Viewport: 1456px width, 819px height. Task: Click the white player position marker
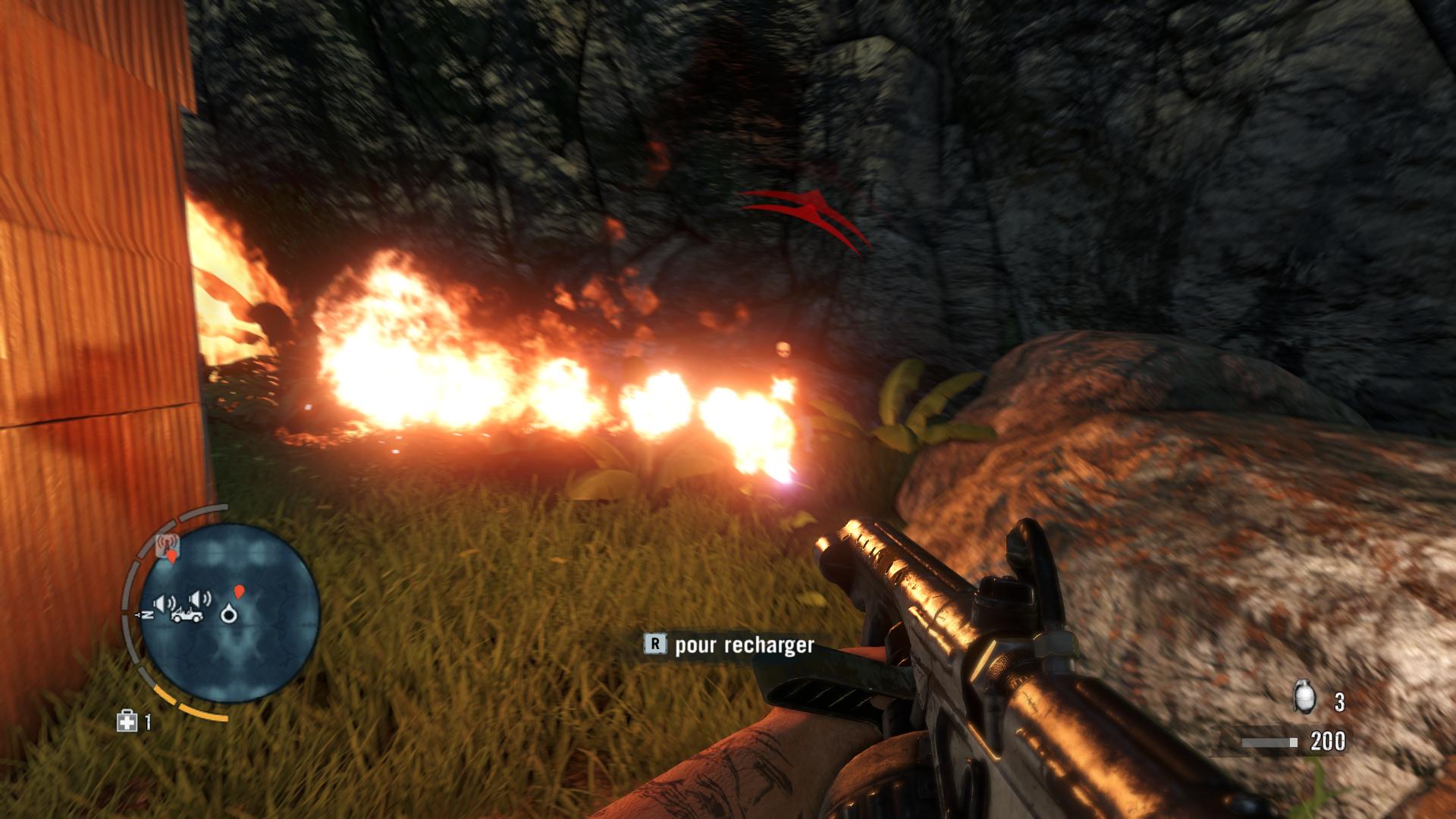point(228,614)
